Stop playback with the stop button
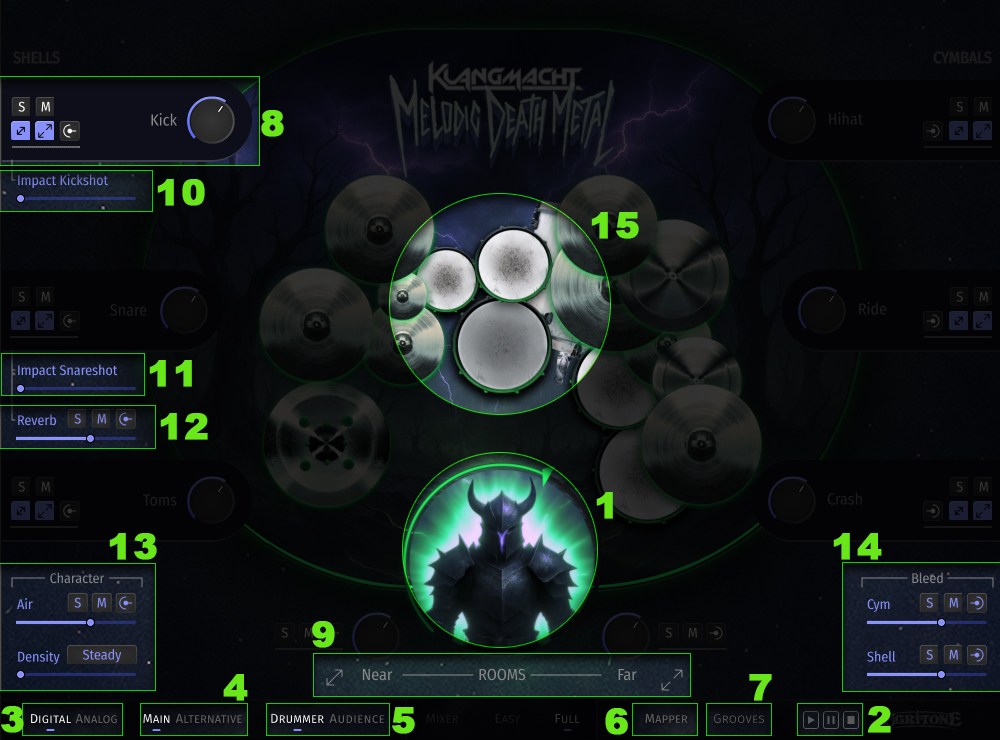This screenshot has width=1000, height=740. click(850, 719)
